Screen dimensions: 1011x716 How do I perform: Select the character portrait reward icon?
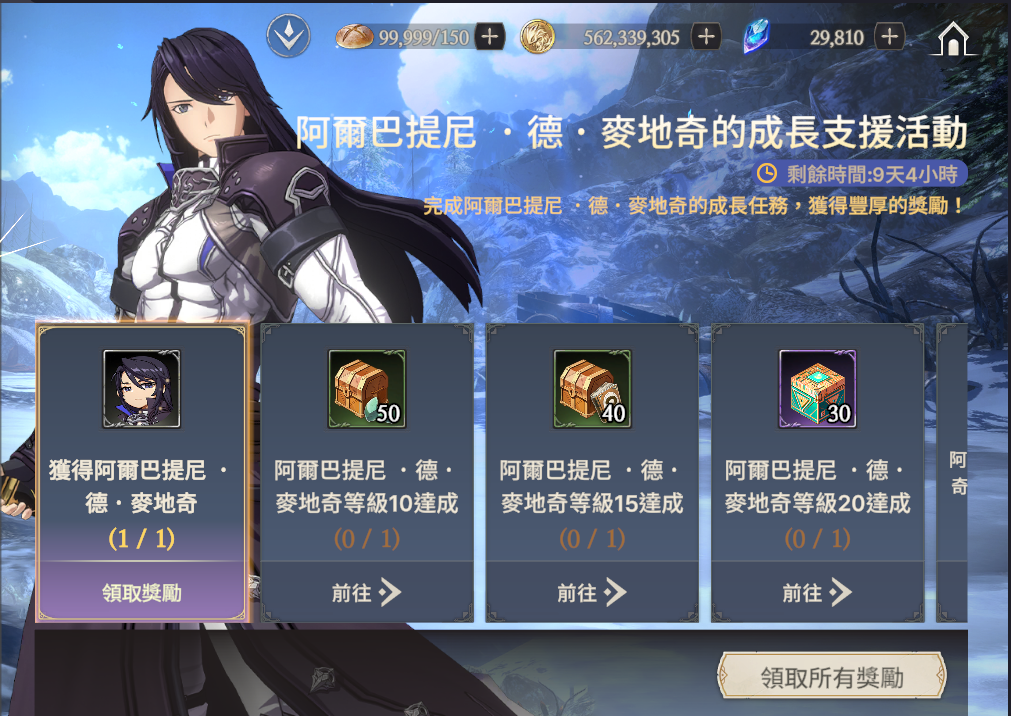coord(142,389)
